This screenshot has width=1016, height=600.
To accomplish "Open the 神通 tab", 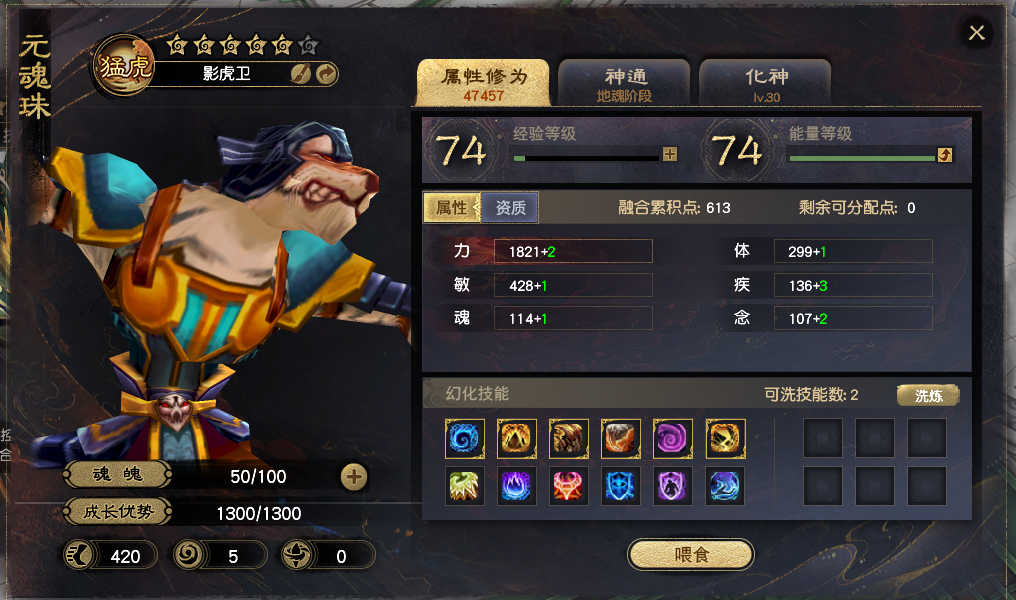I will click(625, 83).
